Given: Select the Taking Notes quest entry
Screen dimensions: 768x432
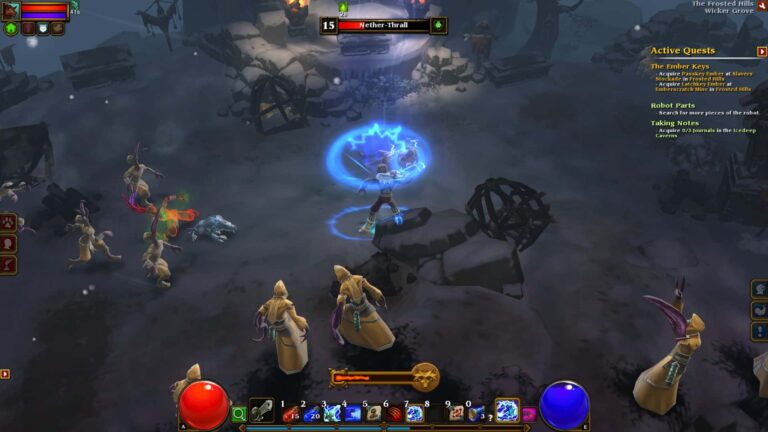Looking at the screenshot, I should [x=675, y=123].
